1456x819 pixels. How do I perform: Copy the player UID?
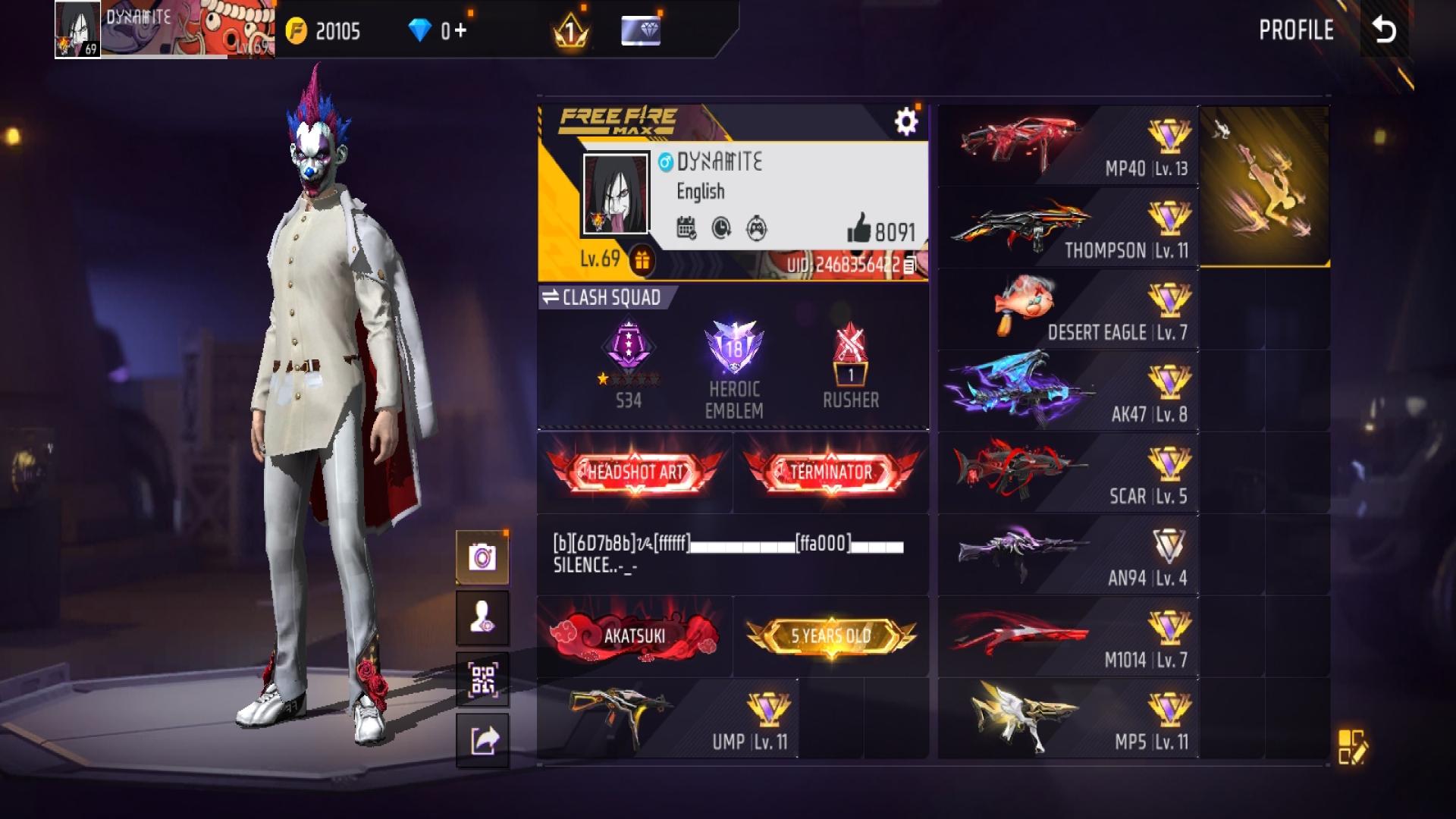pos(910,265)
